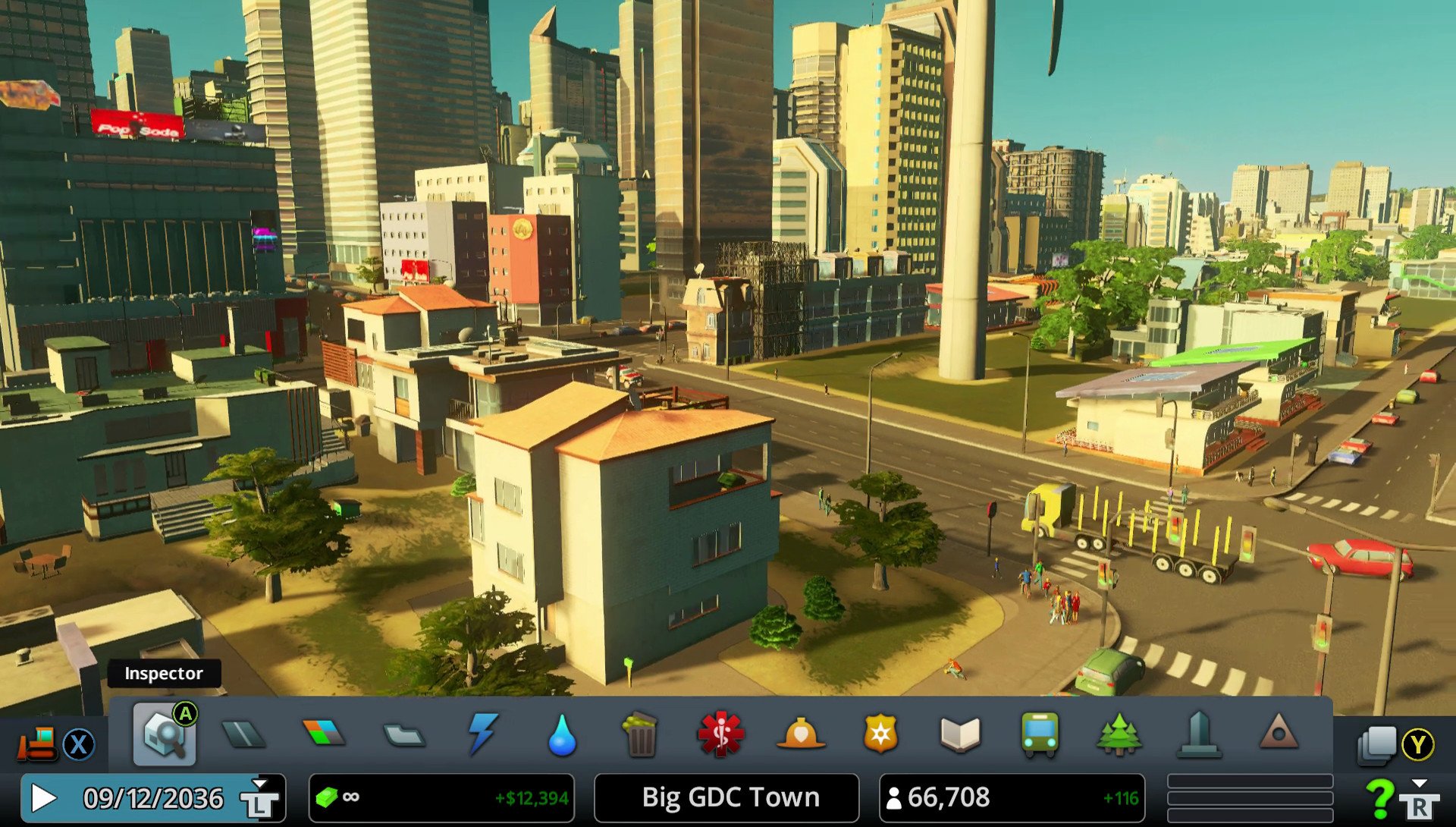The width and height of the screenshot is (1456, 827).
Task: Open the Education book menu
Action: (x=960, y=734)
